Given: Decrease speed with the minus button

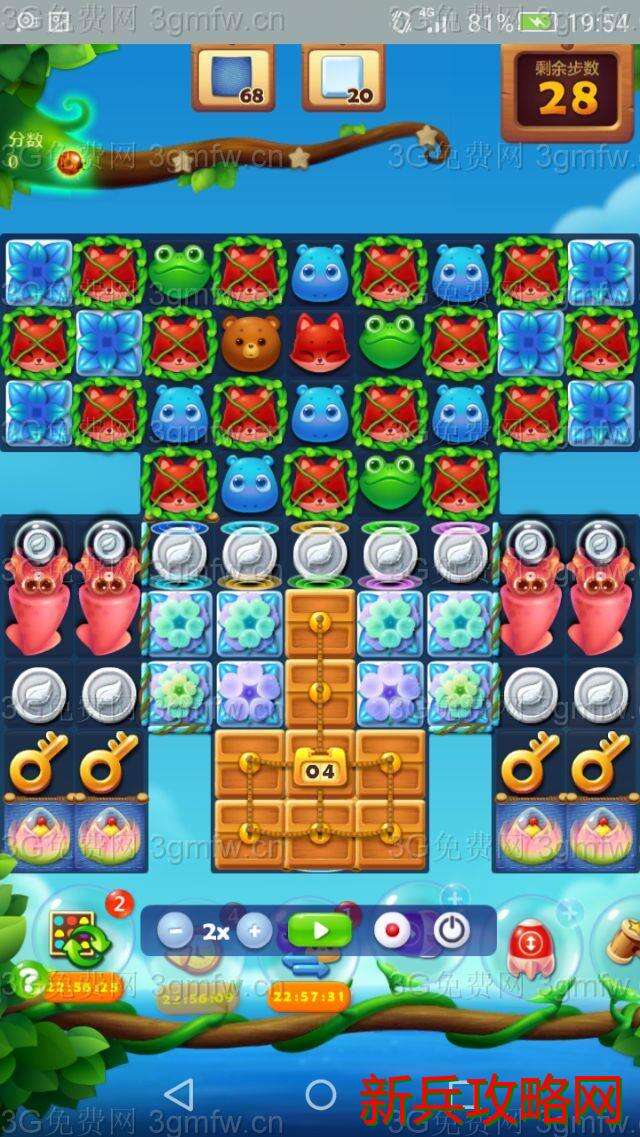Looking at the screenshot, I should [x=175, y=932].
